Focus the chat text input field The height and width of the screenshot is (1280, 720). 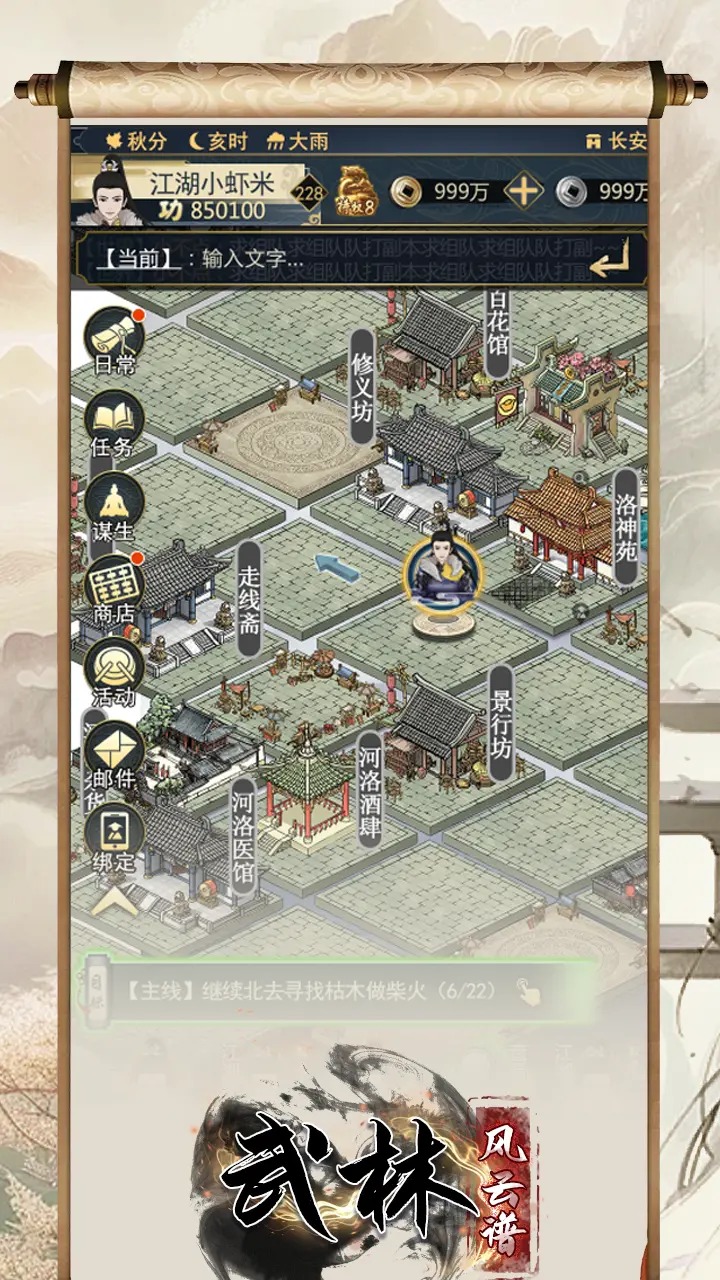(330, 260)
